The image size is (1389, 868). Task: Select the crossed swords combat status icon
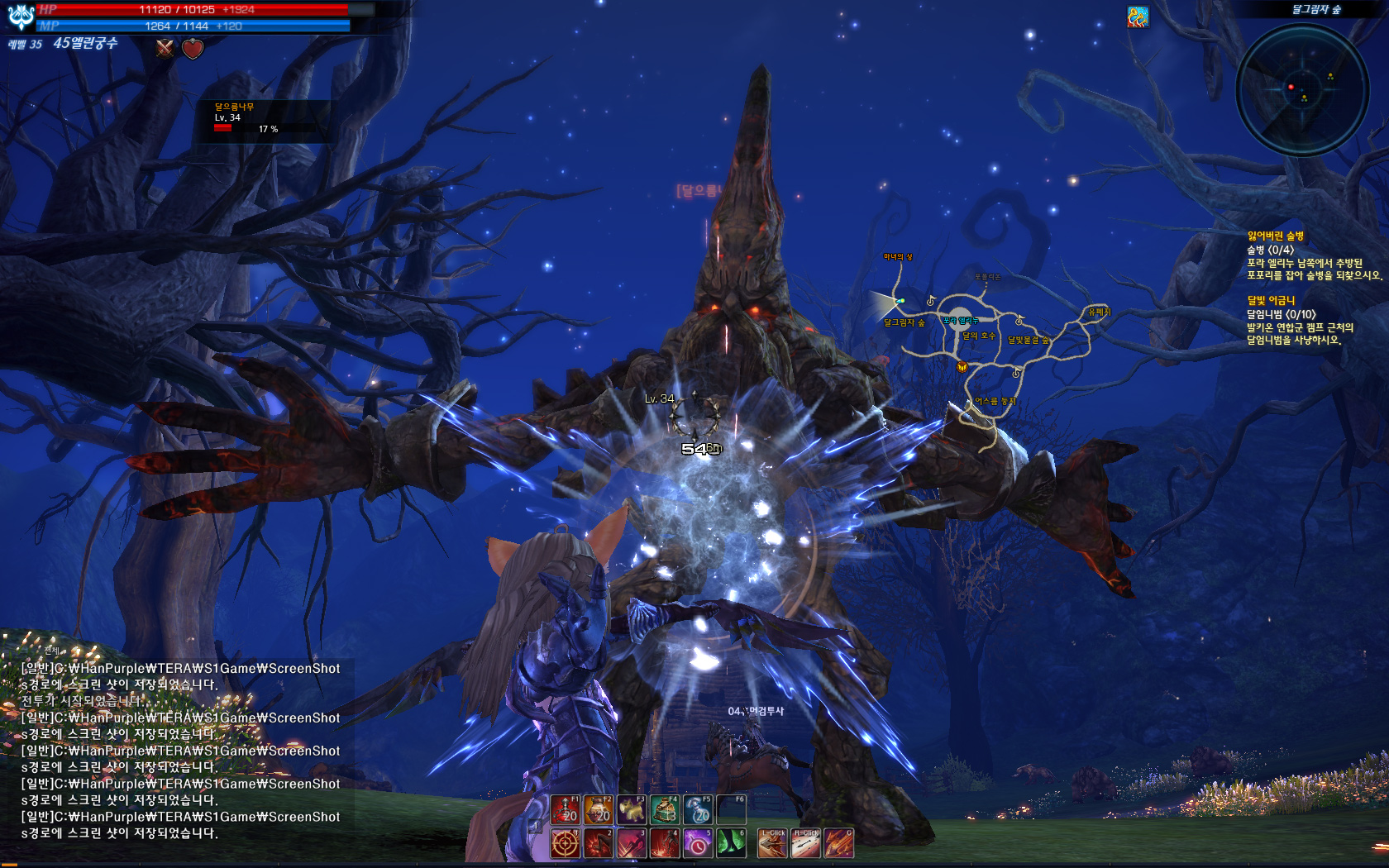165,49
